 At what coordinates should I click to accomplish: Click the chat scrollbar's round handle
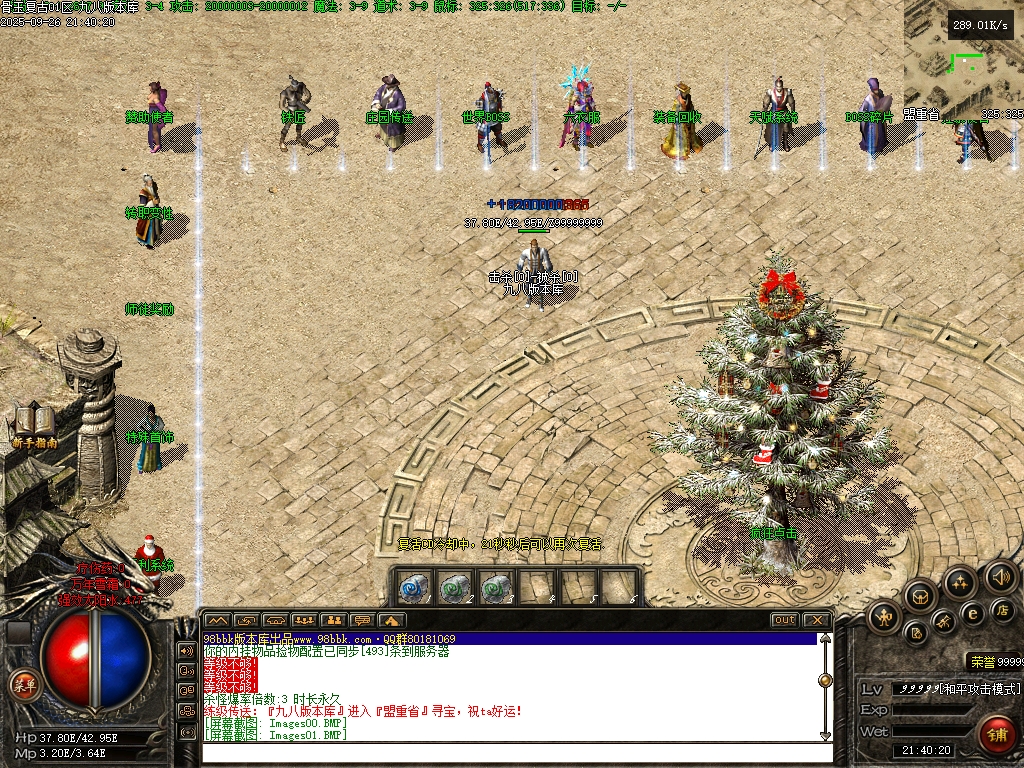(x=825, y=680)
